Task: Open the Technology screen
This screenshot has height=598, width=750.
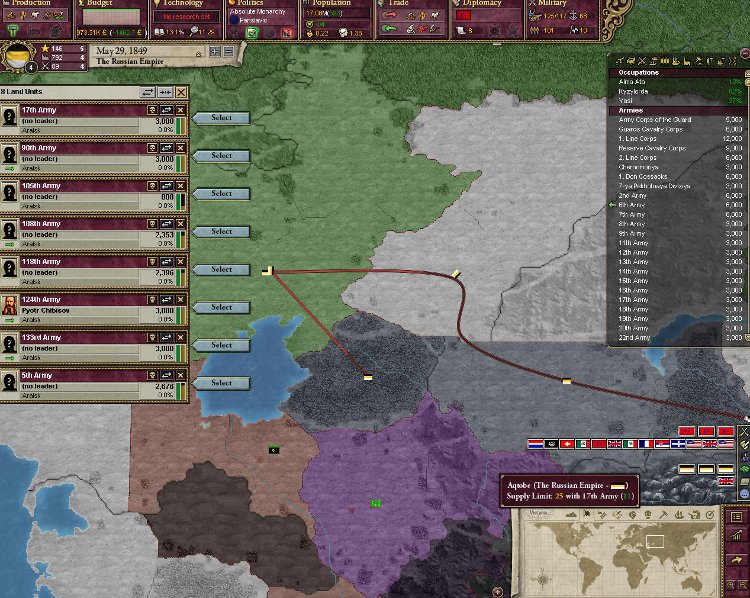Action: [185, 4]
